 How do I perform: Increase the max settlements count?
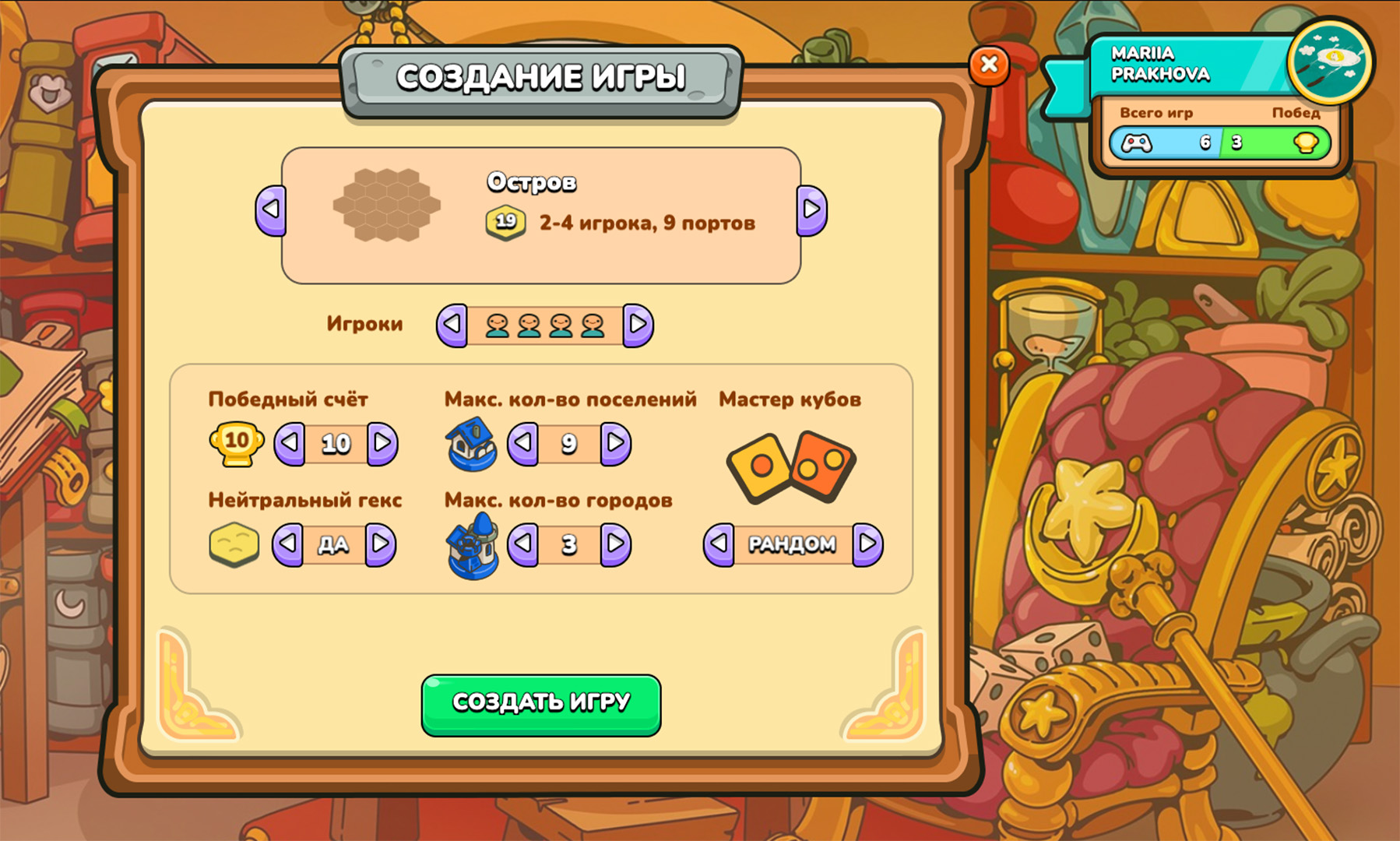[x=615, y=443]
